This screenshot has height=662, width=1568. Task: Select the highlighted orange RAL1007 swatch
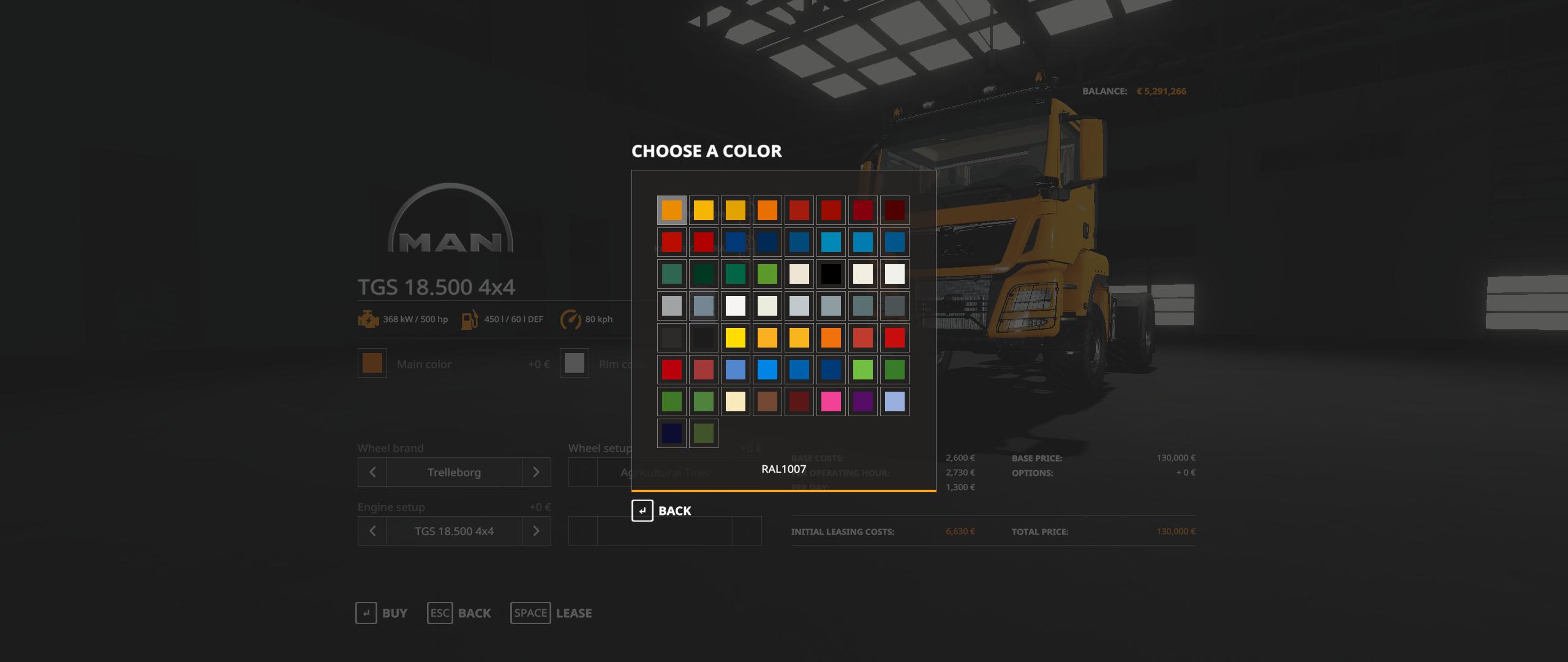(671, 210)
